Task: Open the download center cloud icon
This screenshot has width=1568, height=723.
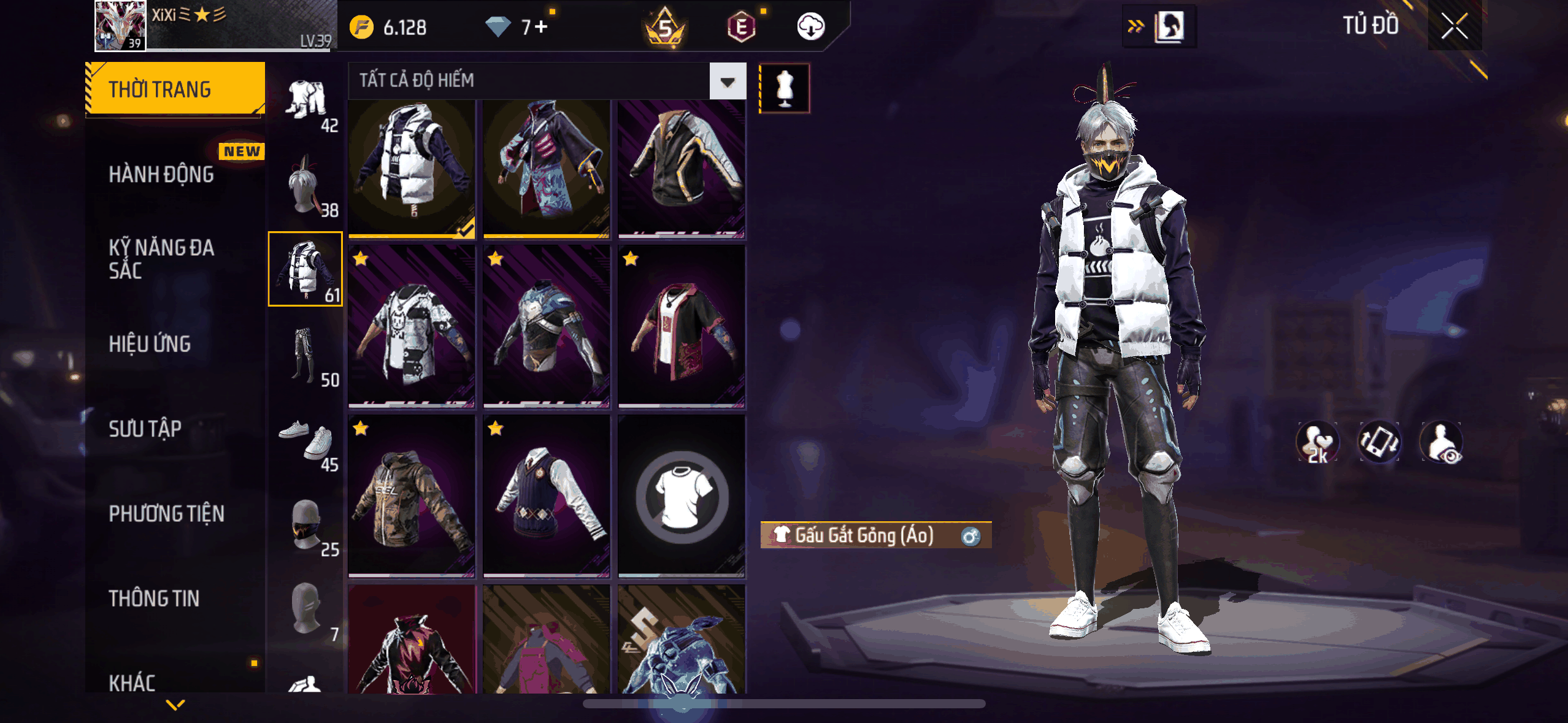Action: [810, 27]
